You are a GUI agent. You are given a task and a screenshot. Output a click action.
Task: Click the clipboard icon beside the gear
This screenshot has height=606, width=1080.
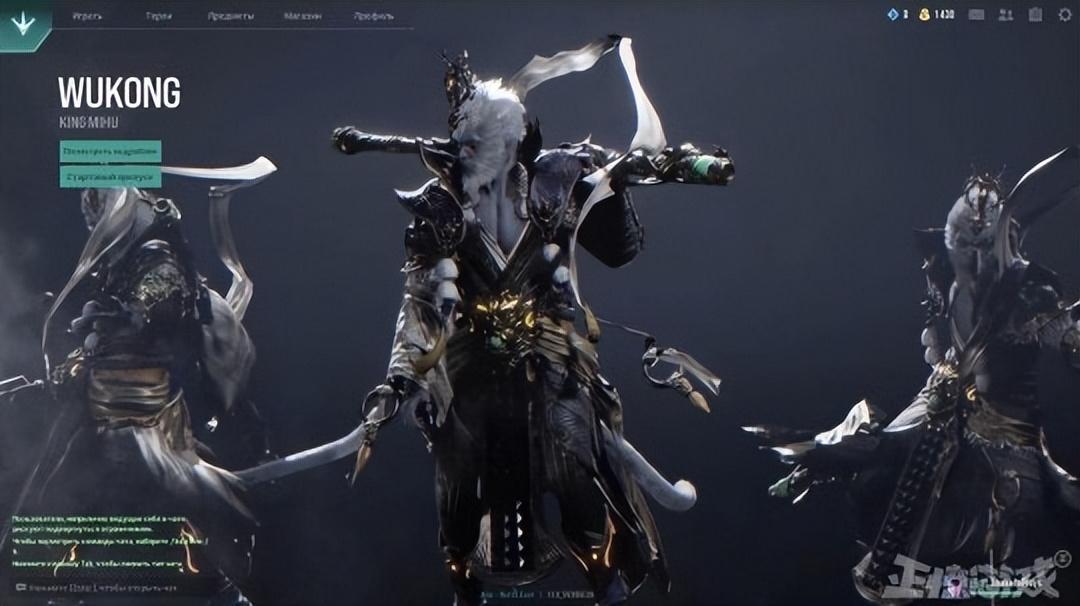coord(1035,15)
